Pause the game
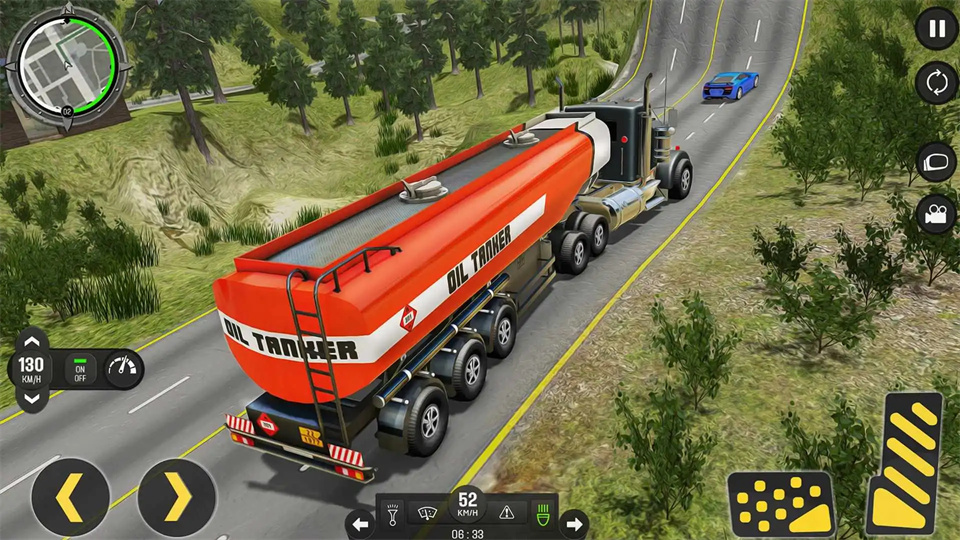960x540 pixels. coord(936,29)
